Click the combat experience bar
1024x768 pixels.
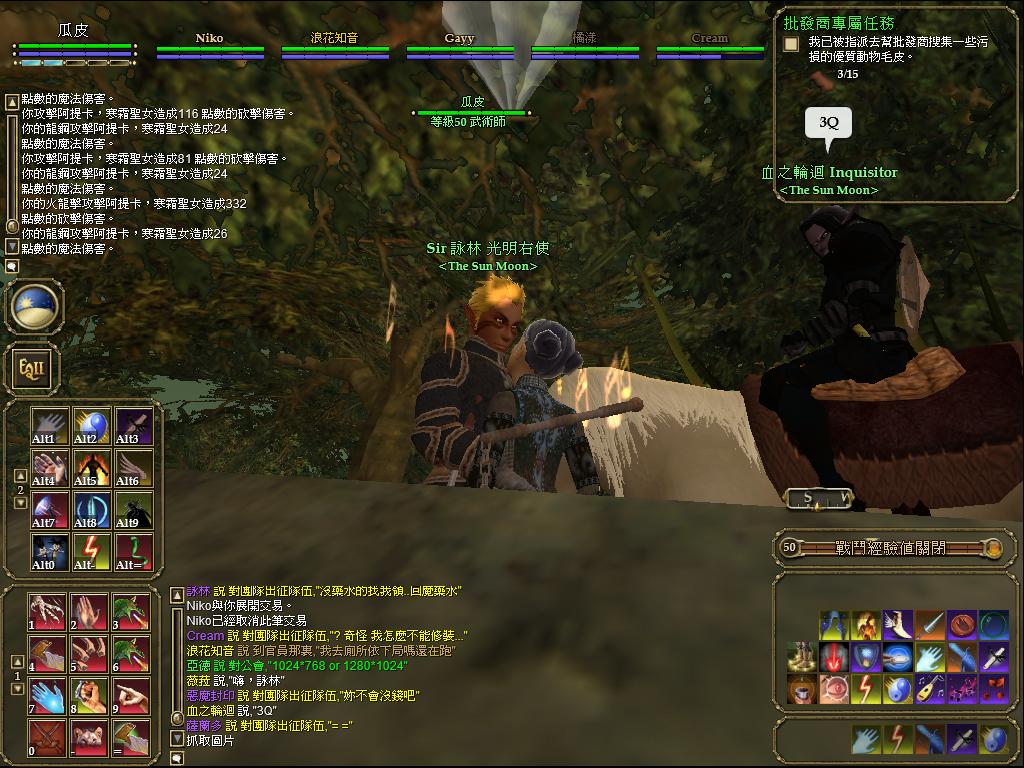tap(892, 548)
